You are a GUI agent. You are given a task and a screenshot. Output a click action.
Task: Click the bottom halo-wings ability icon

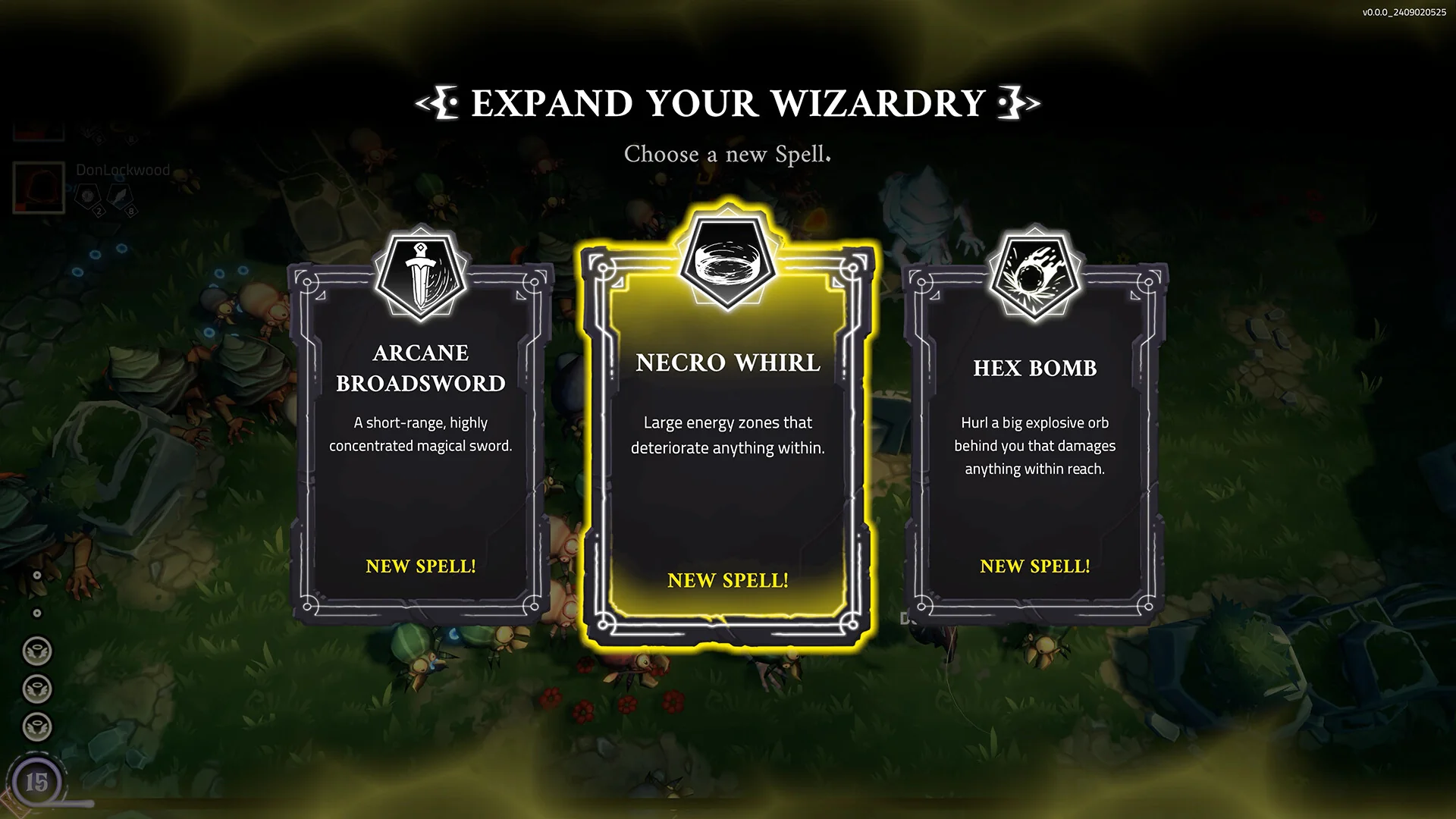36,725
